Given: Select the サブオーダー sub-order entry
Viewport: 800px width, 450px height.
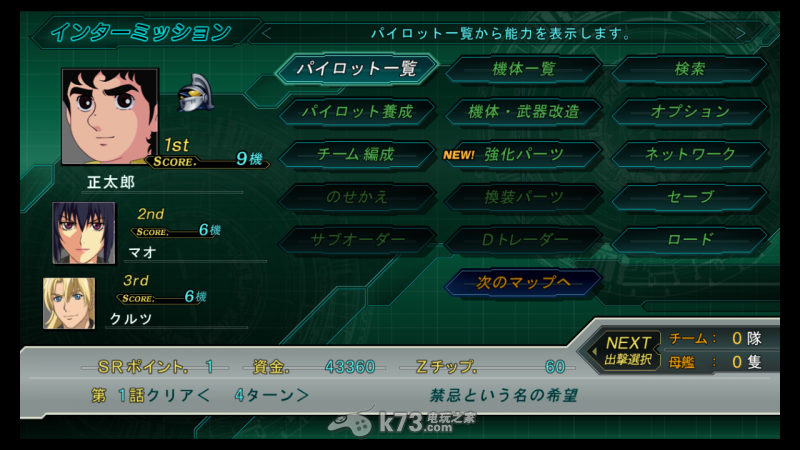Looking at the screenshot, I should tap(356, 240).
